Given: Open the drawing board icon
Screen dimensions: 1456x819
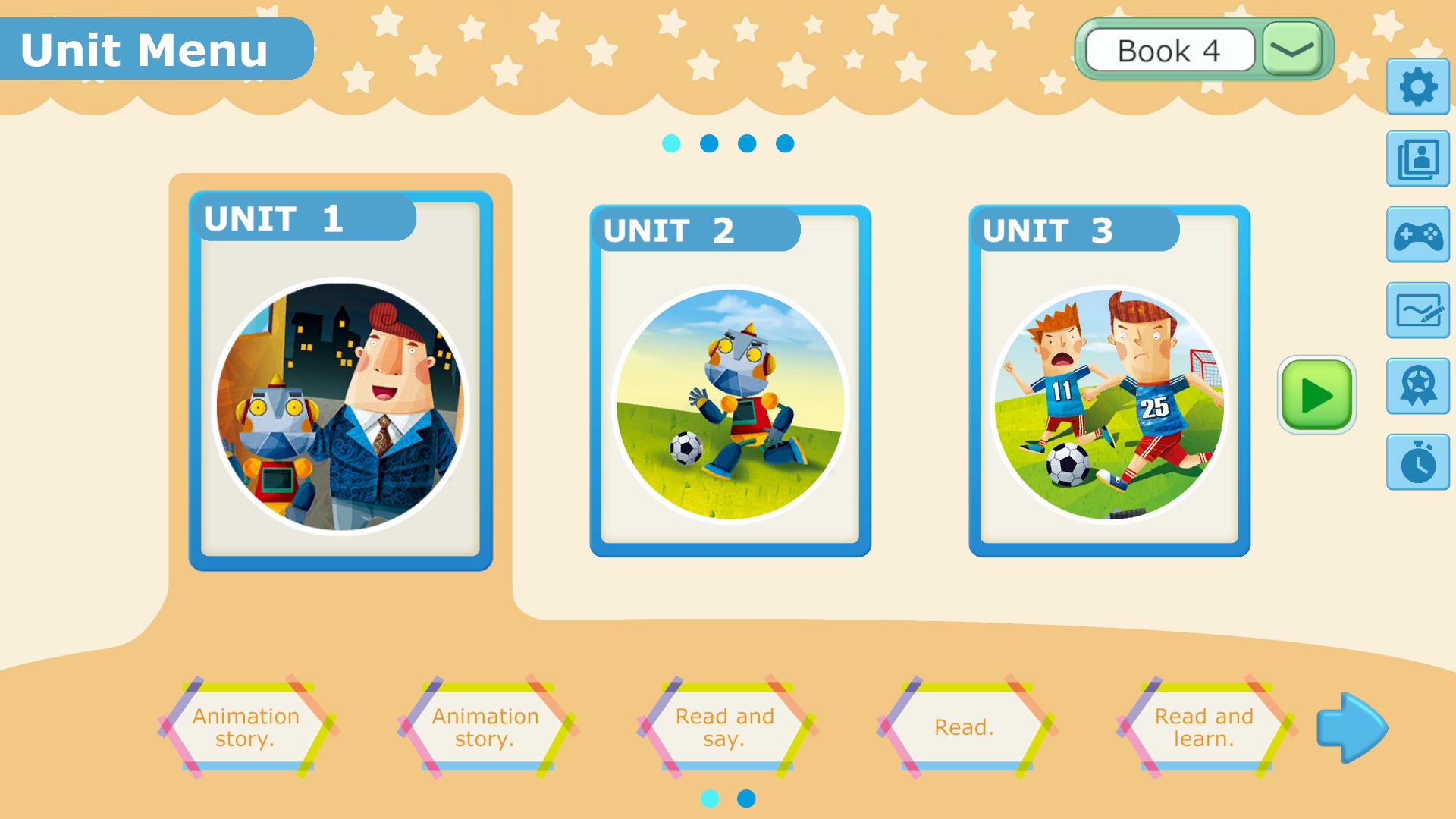Looking at the screenshot, I should (x=1417, y=311).
